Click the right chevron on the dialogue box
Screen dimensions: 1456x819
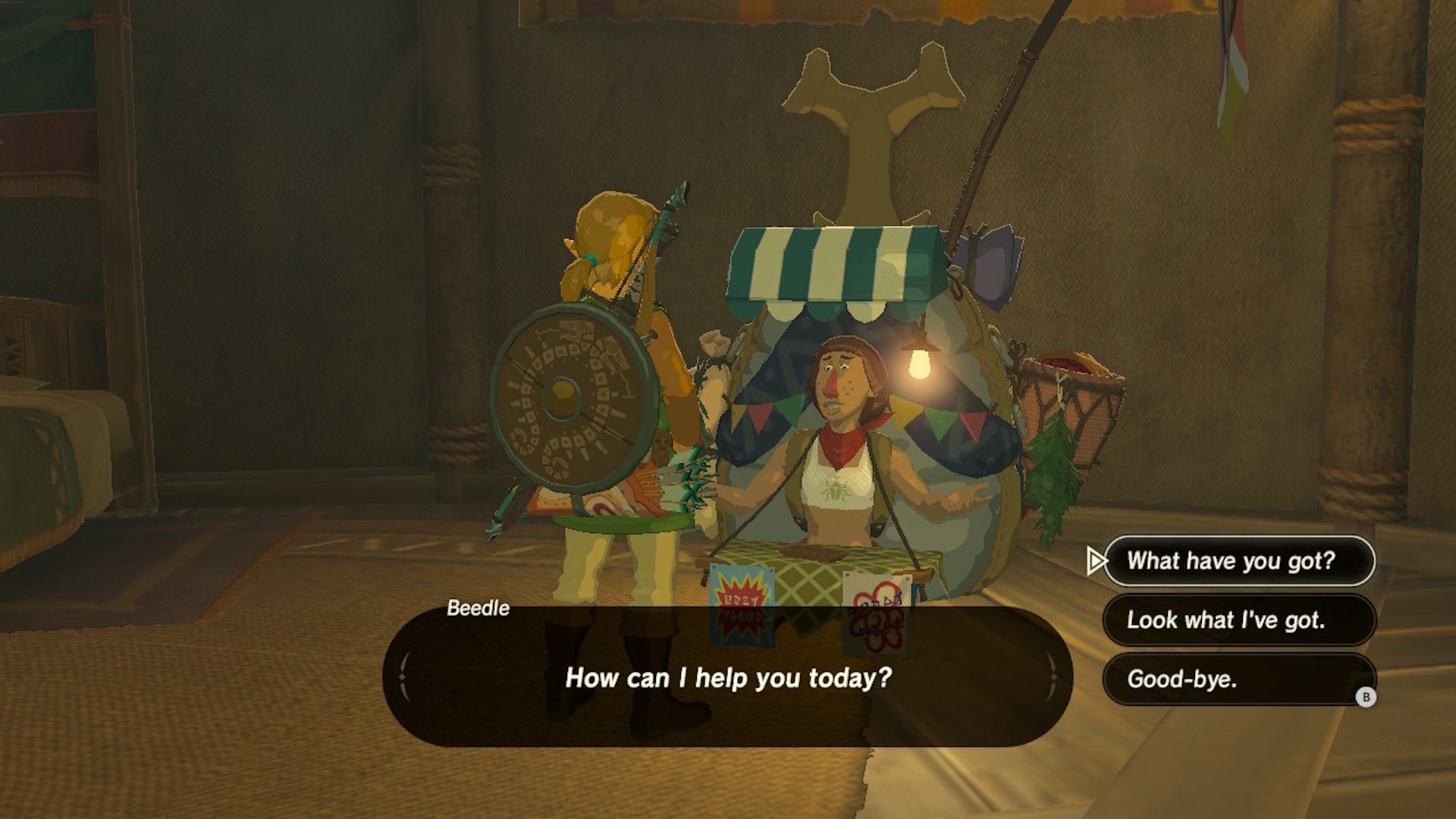(1053, 674)
